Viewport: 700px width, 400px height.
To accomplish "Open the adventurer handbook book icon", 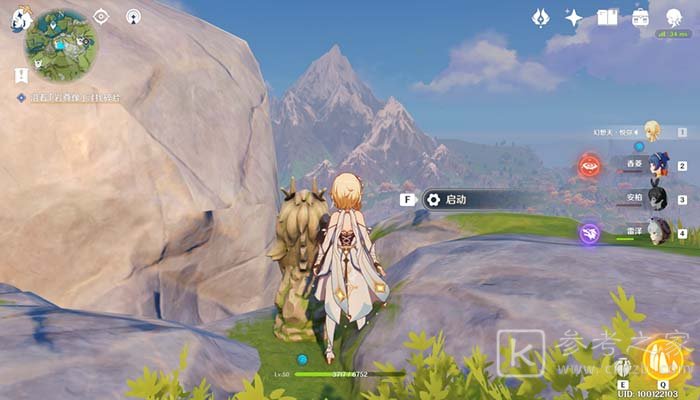I will point(607,17).
